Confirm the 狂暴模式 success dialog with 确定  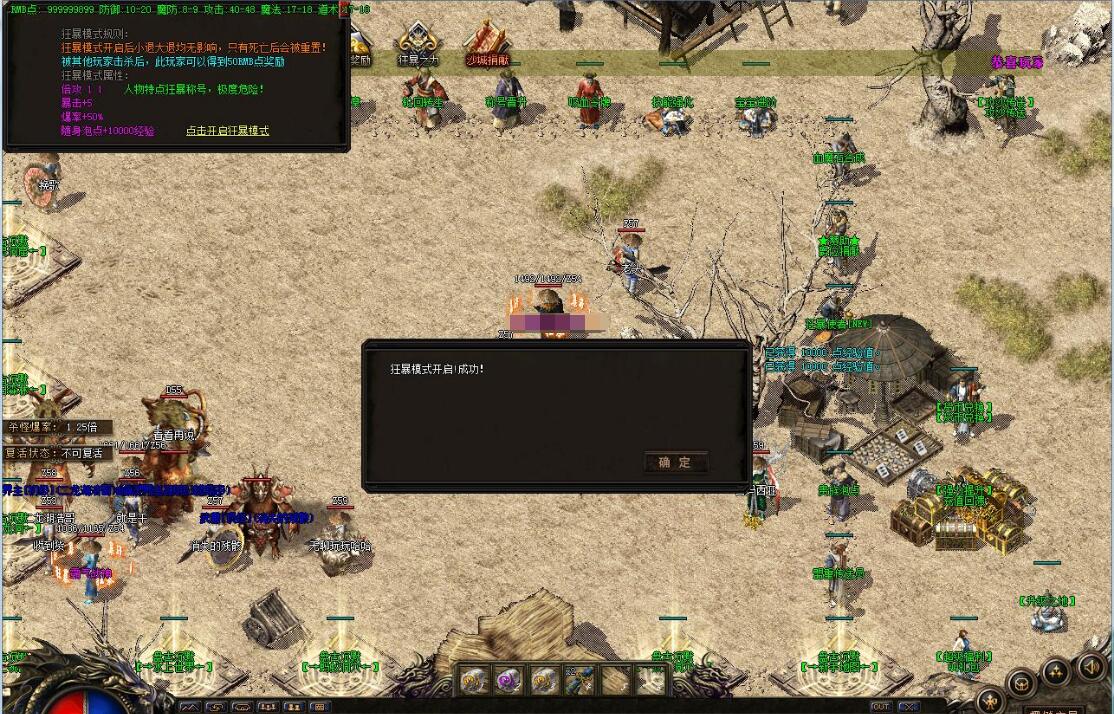click(676, 462)
